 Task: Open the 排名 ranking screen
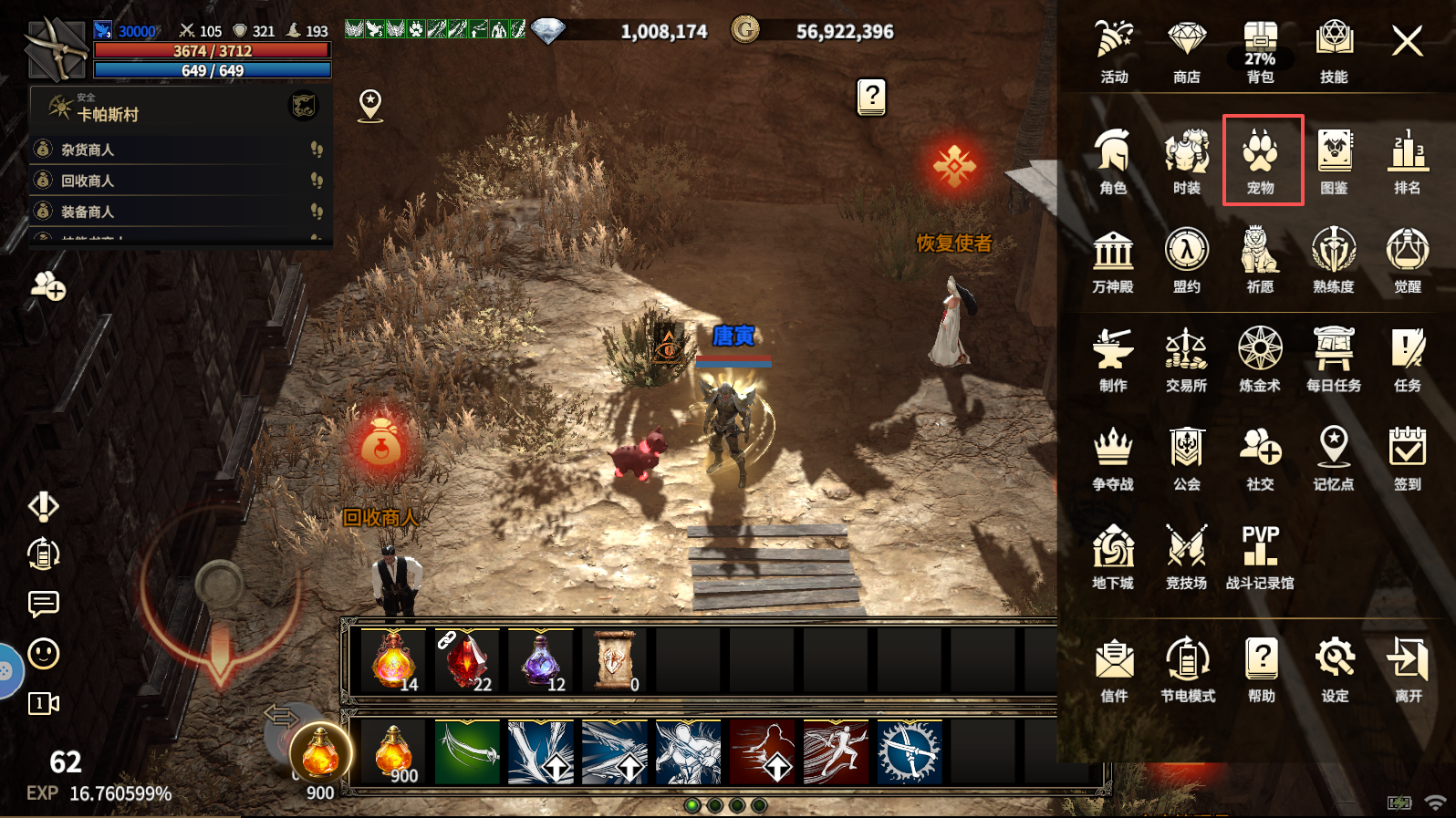1407,161
